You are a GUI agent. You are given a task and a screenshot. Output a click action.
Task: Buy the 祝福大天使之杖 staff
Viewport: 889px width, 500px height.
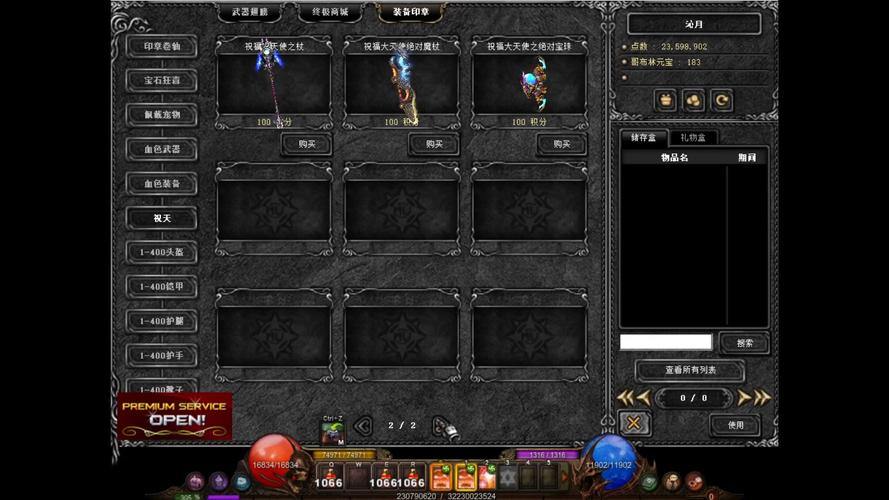coord(306,144)
